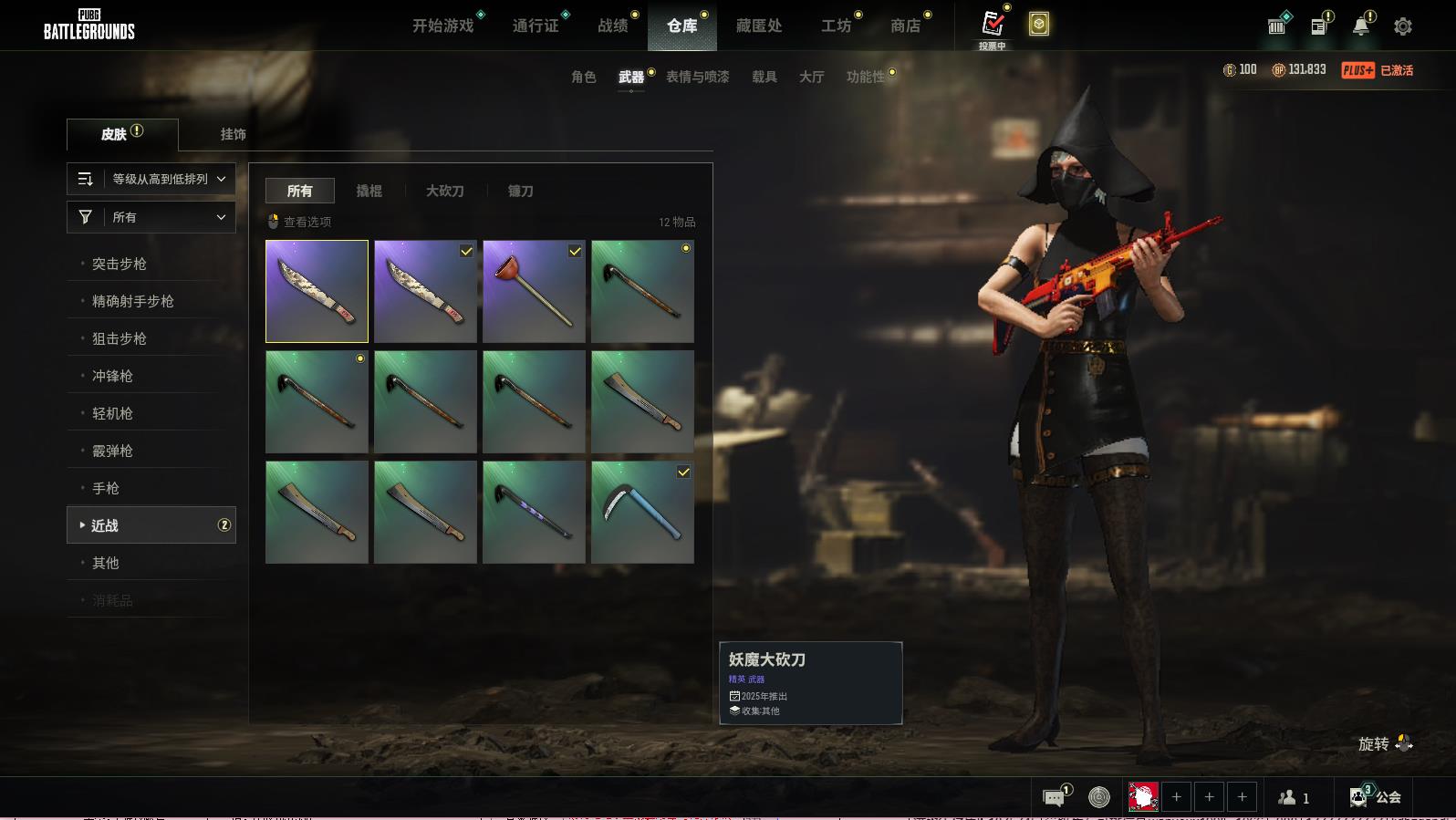Open the 开始游戏 (Play) menu

click(443, 26)
